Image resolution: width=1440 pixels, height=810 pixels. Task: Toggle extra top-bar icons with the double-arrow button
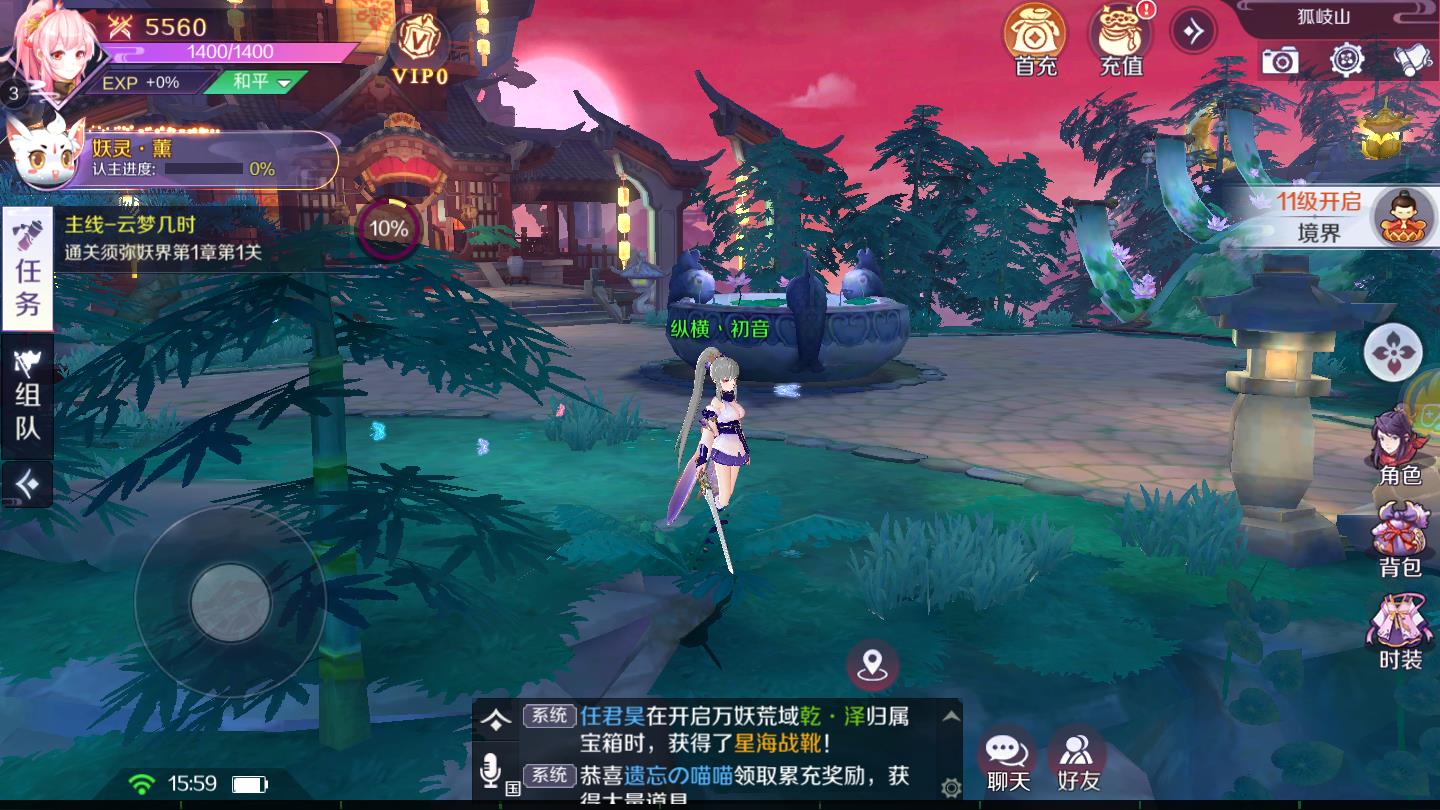coord(1193,30)
